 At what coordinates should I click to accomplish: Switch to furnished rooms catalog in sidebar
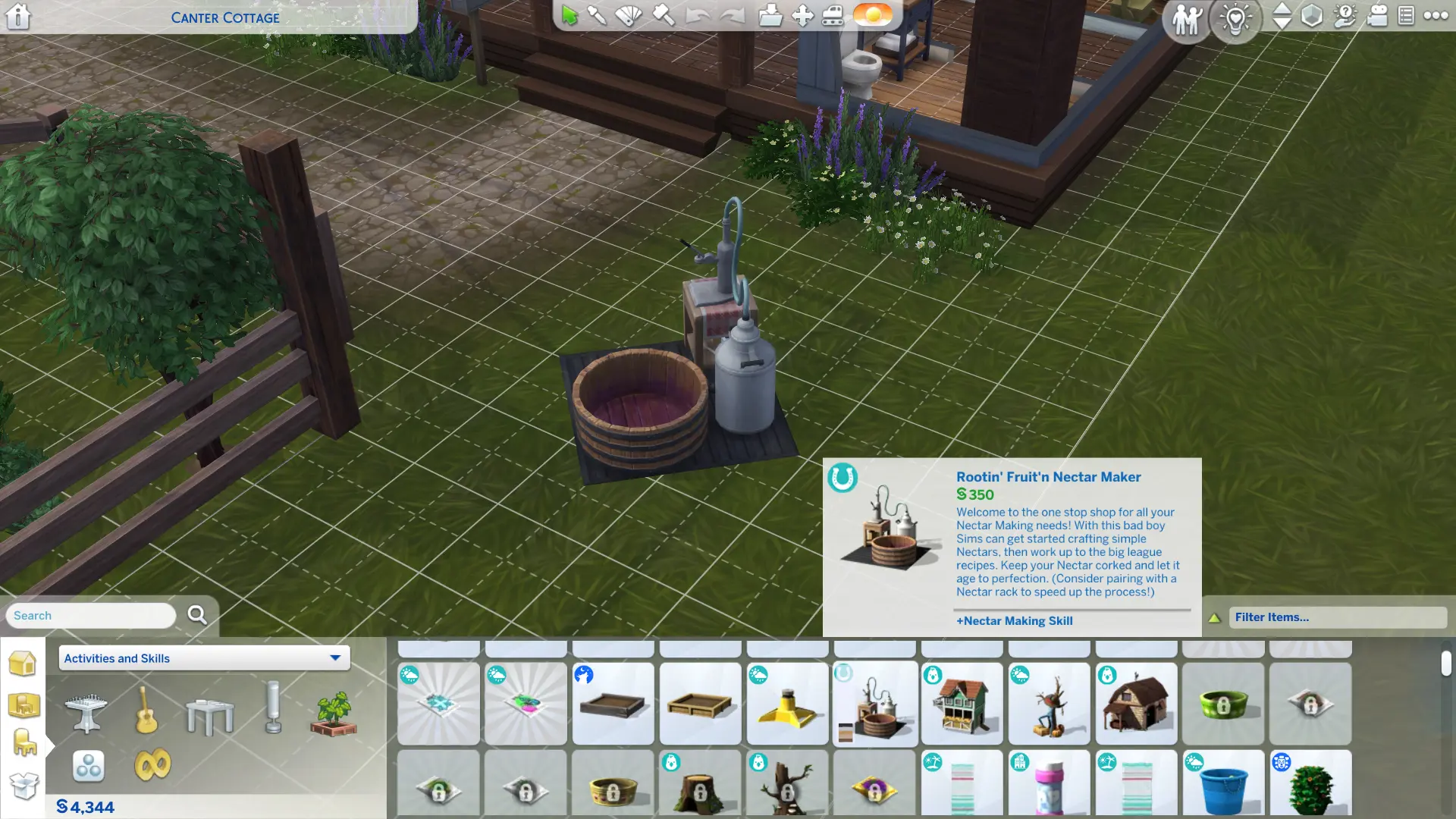(x=25, y=705)
